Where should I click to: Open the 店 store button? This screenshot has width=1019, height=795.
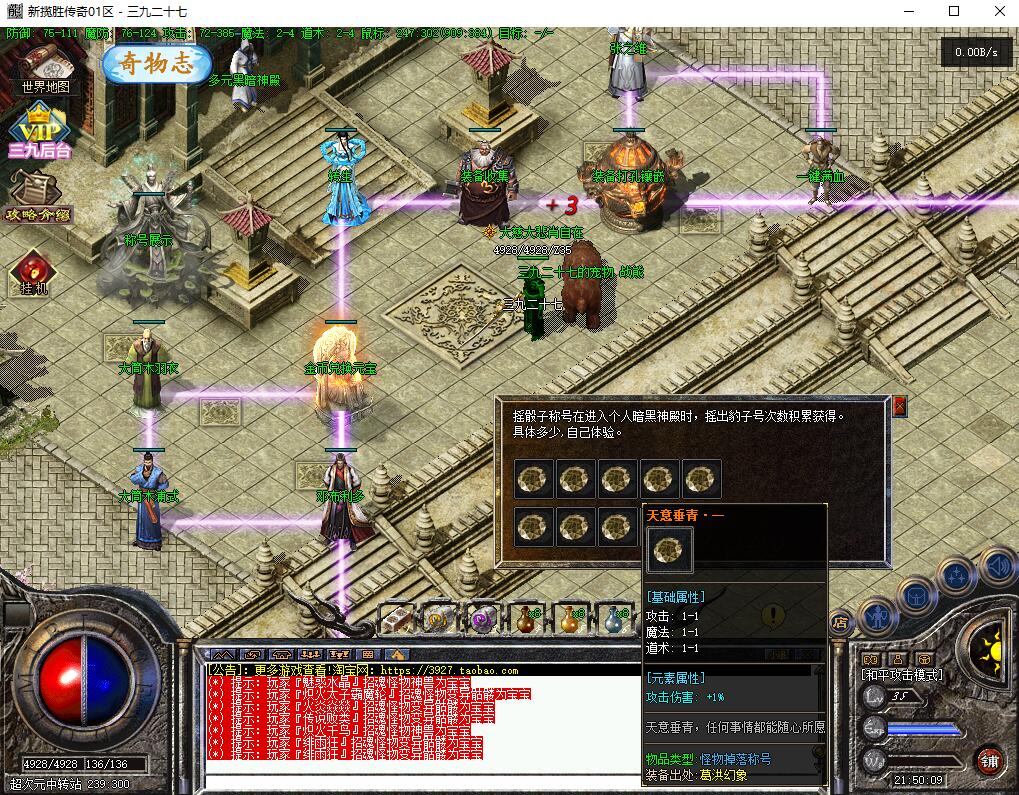[x=841, y=621]
